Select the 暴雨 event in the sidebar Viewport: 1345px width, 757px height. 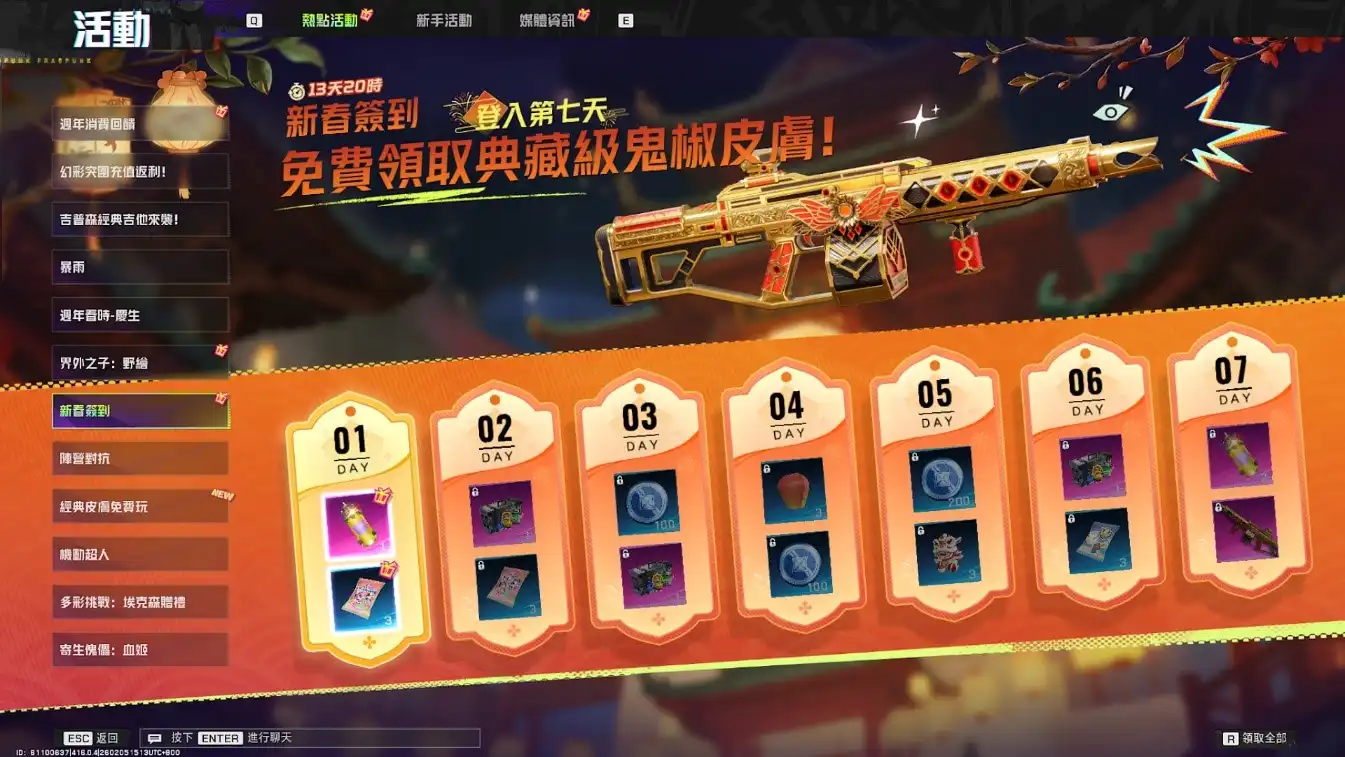[140, 267]
